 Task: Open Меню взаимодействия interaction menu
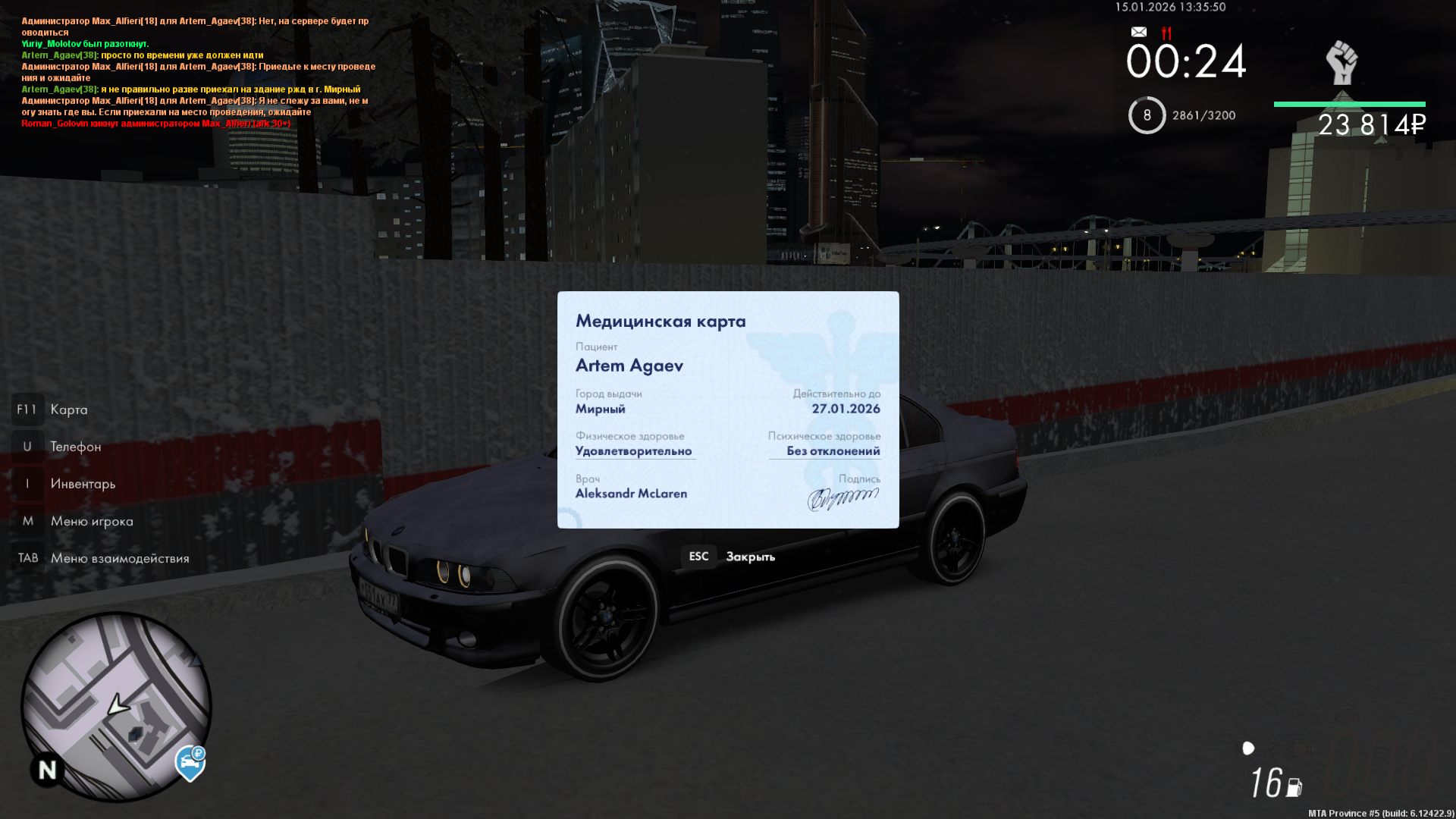pyautogui.click(x=119, y=558)
